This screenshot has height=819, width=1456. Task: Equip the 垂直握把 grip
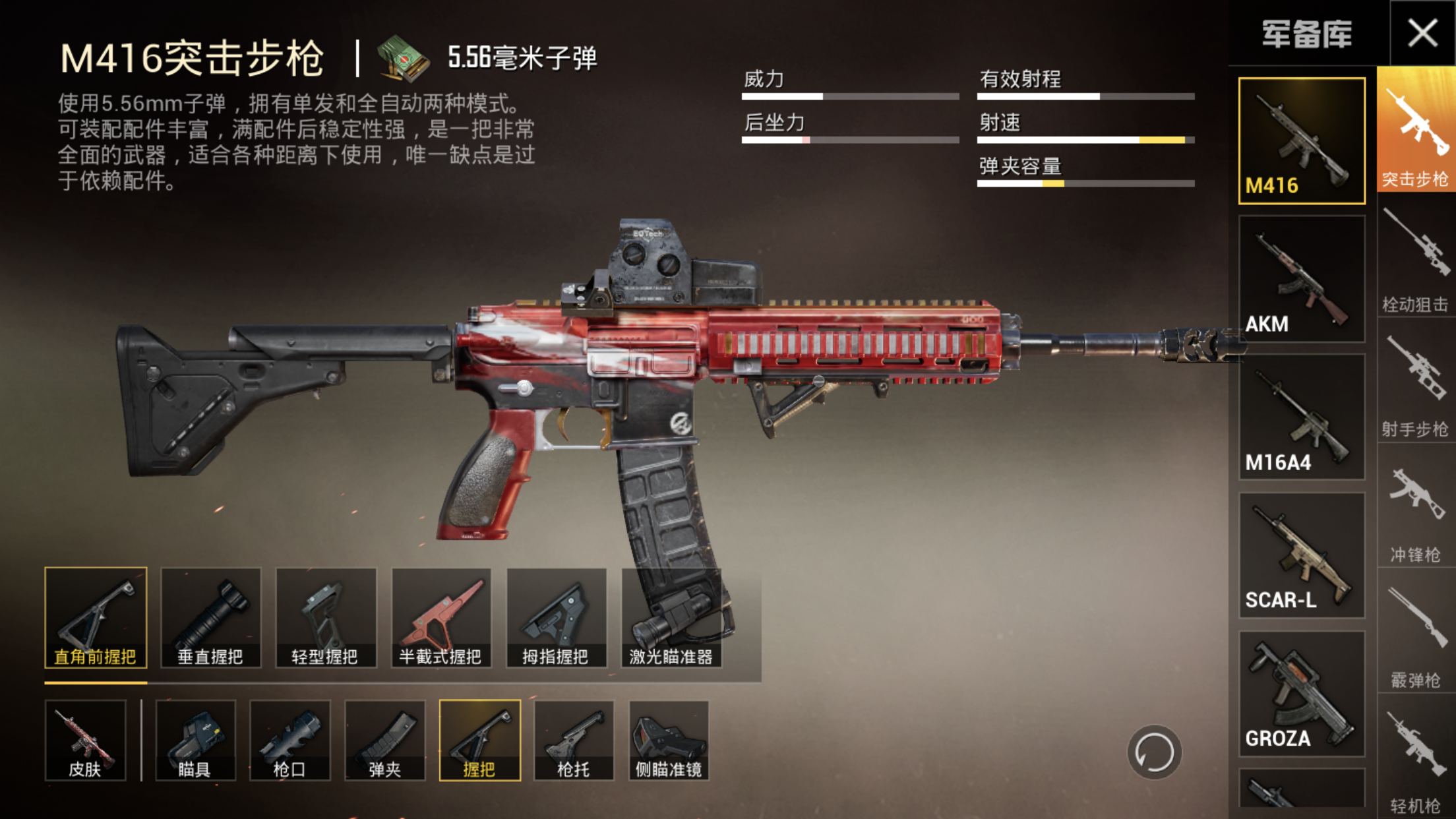[211, 618]
